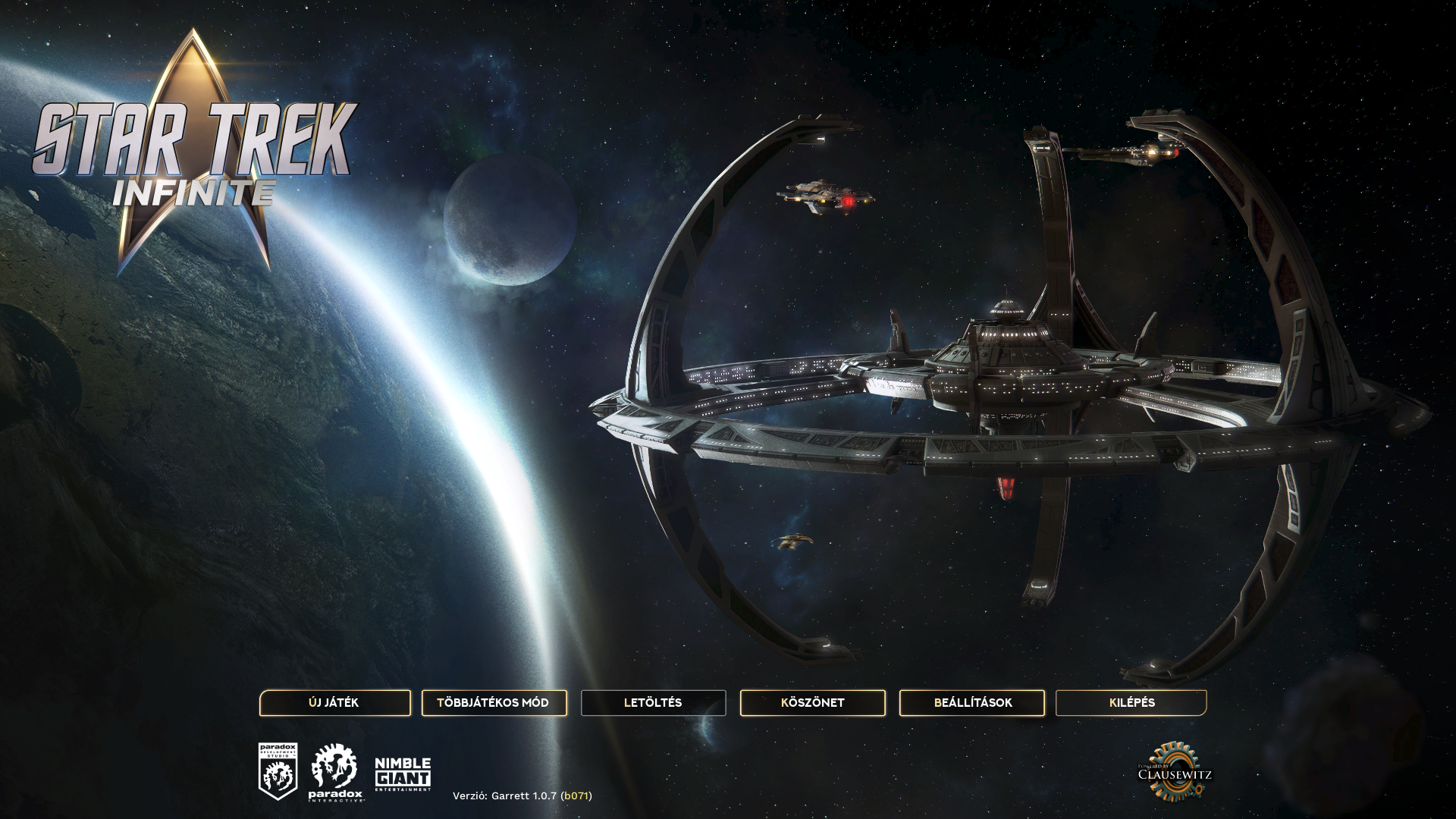This screenshot has height=819, width=1456.
Task: Open Többjátékos Mód multiplayer menu
Action: 494,703
